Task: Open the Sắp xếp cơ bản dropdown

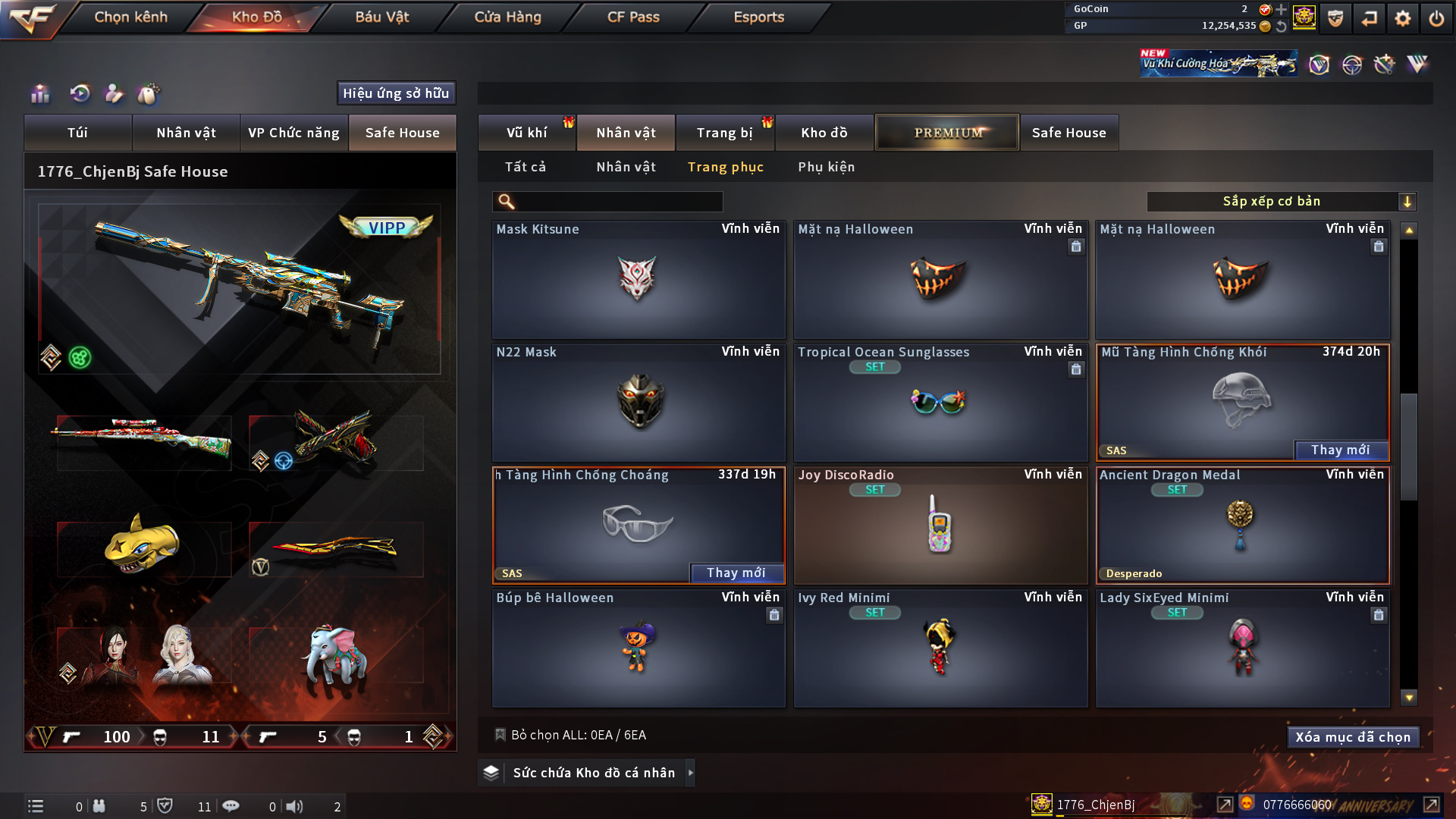Action: click(1281, 202)
